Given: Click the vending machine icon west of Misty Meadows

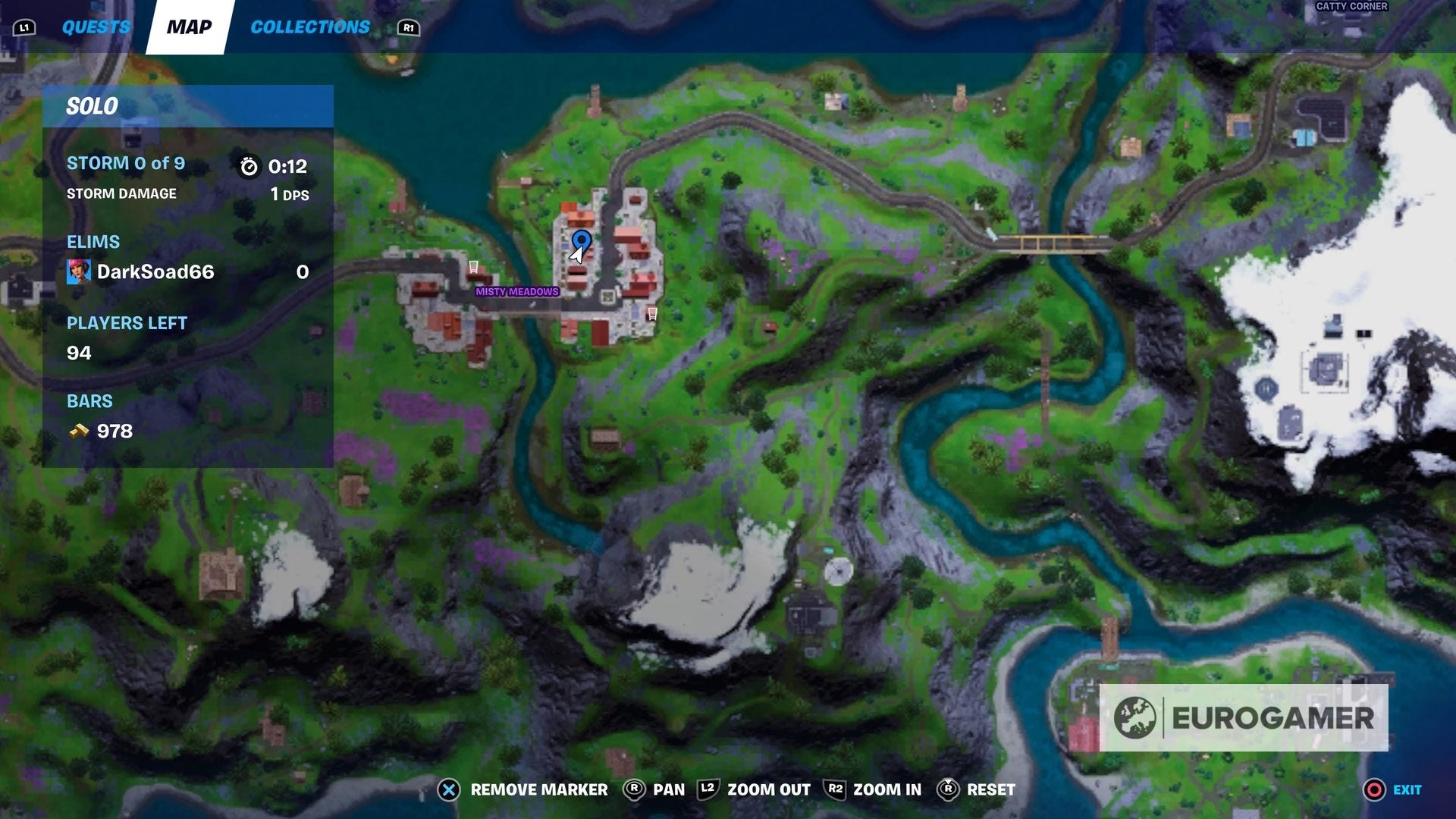Looking at the screenshot, I should pos(472,267).
